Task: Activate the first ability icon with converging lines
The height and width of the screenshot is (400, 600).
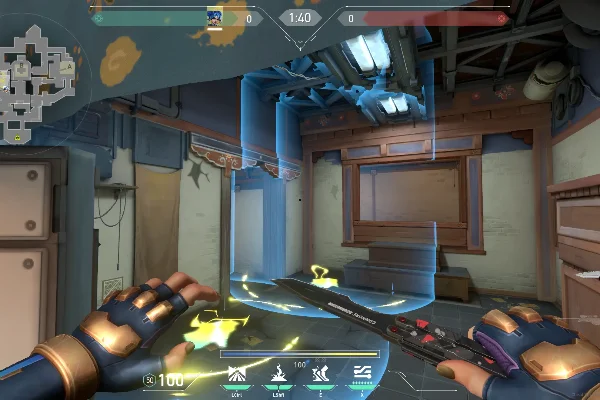Action: point(238,375)
